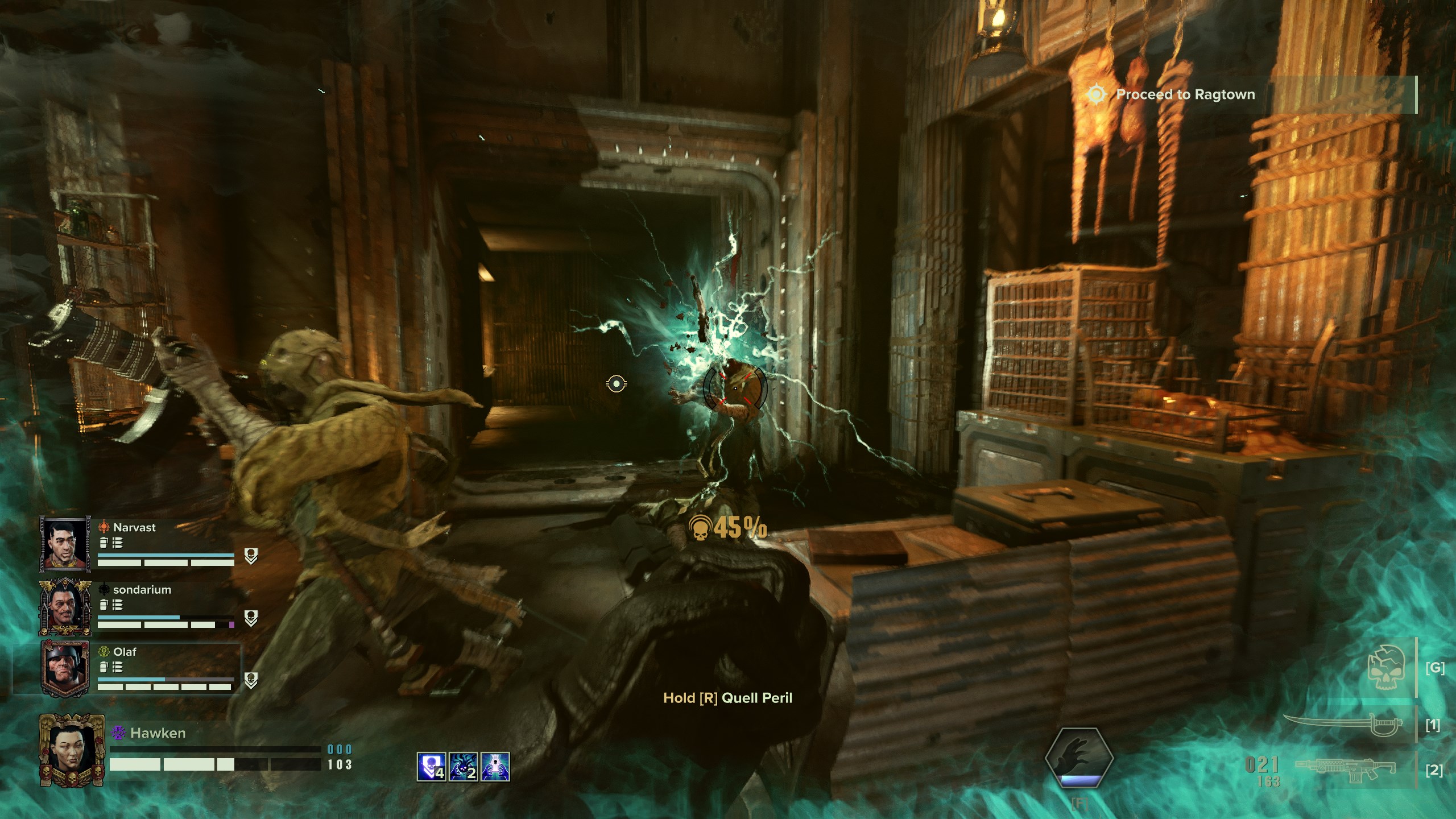Open Hawken's player portrait
This screenshot has height=819, width=1456.
click(72, 749)
